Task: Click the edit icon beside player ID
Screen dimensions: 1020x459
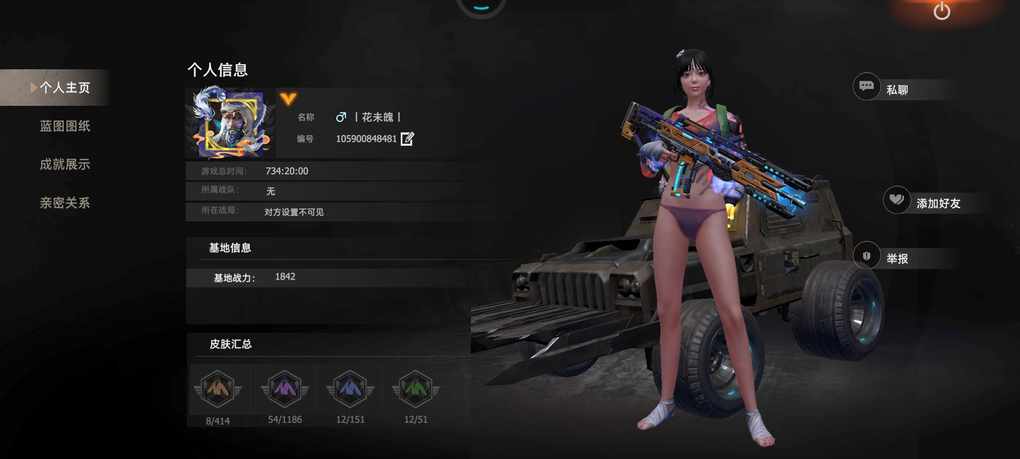Action: point(407,139)
